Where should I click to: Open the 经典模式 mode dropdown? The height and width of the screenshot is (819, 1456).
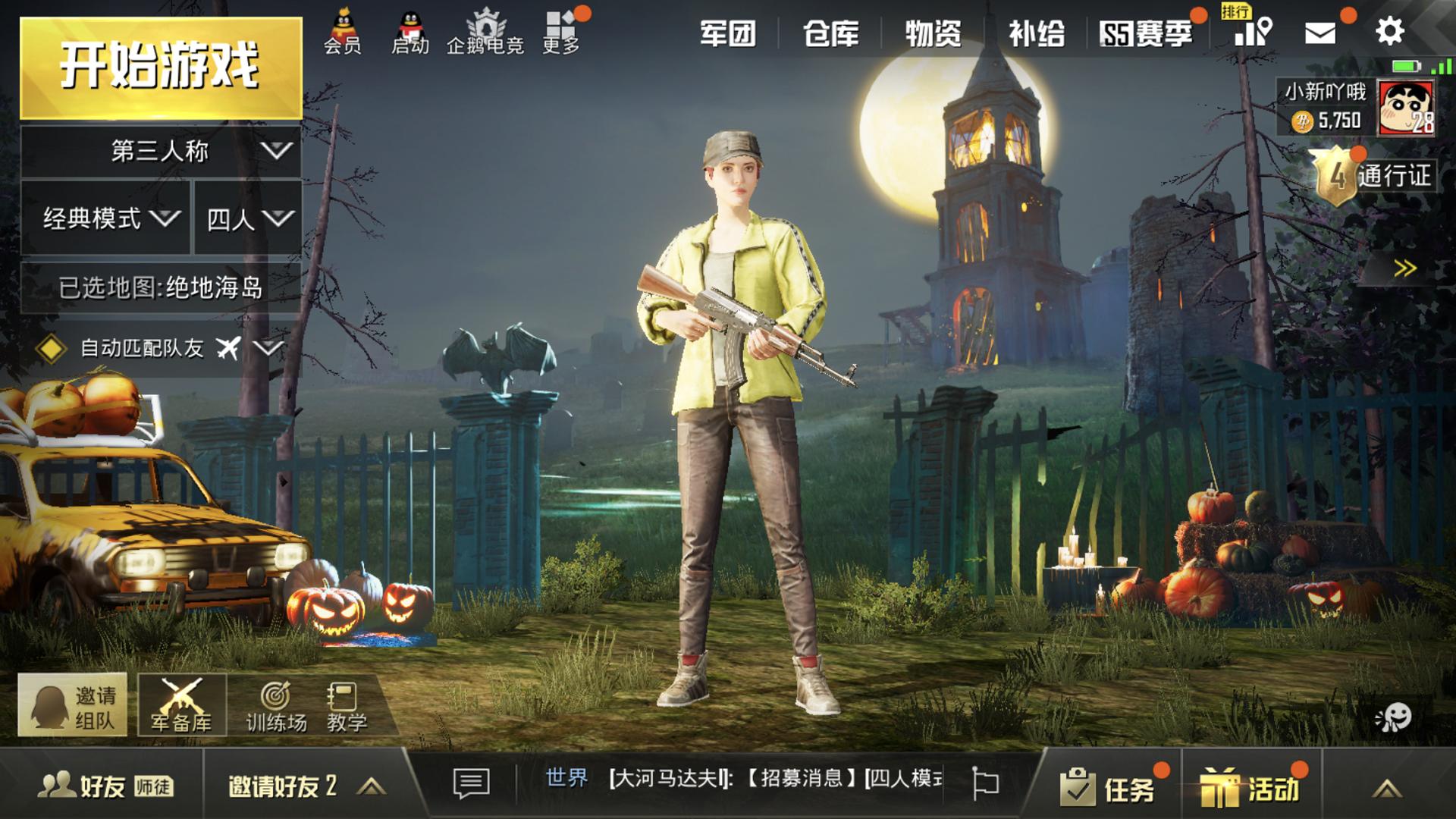106,218
